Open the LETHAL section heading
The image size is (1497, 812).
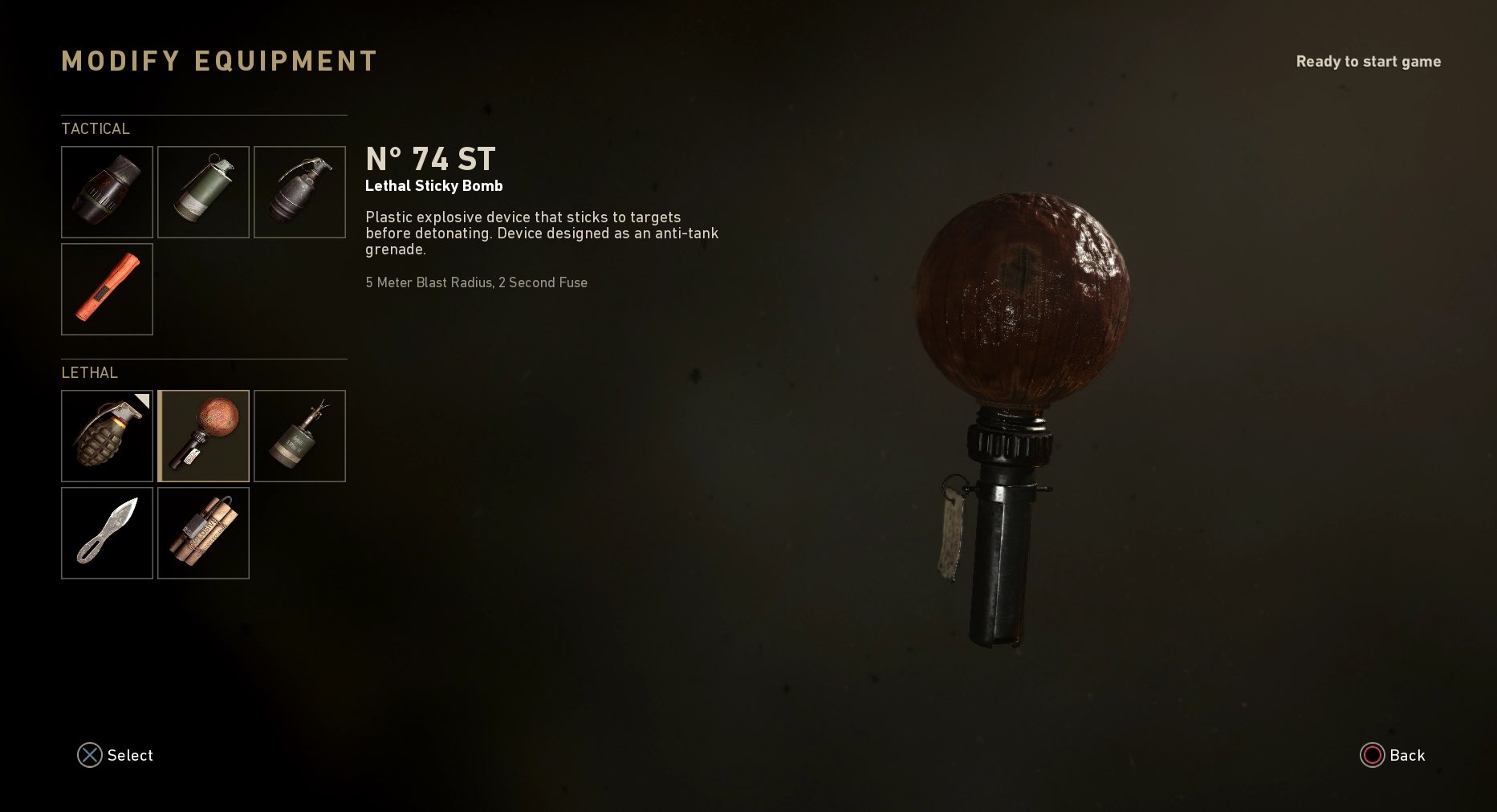89,373
